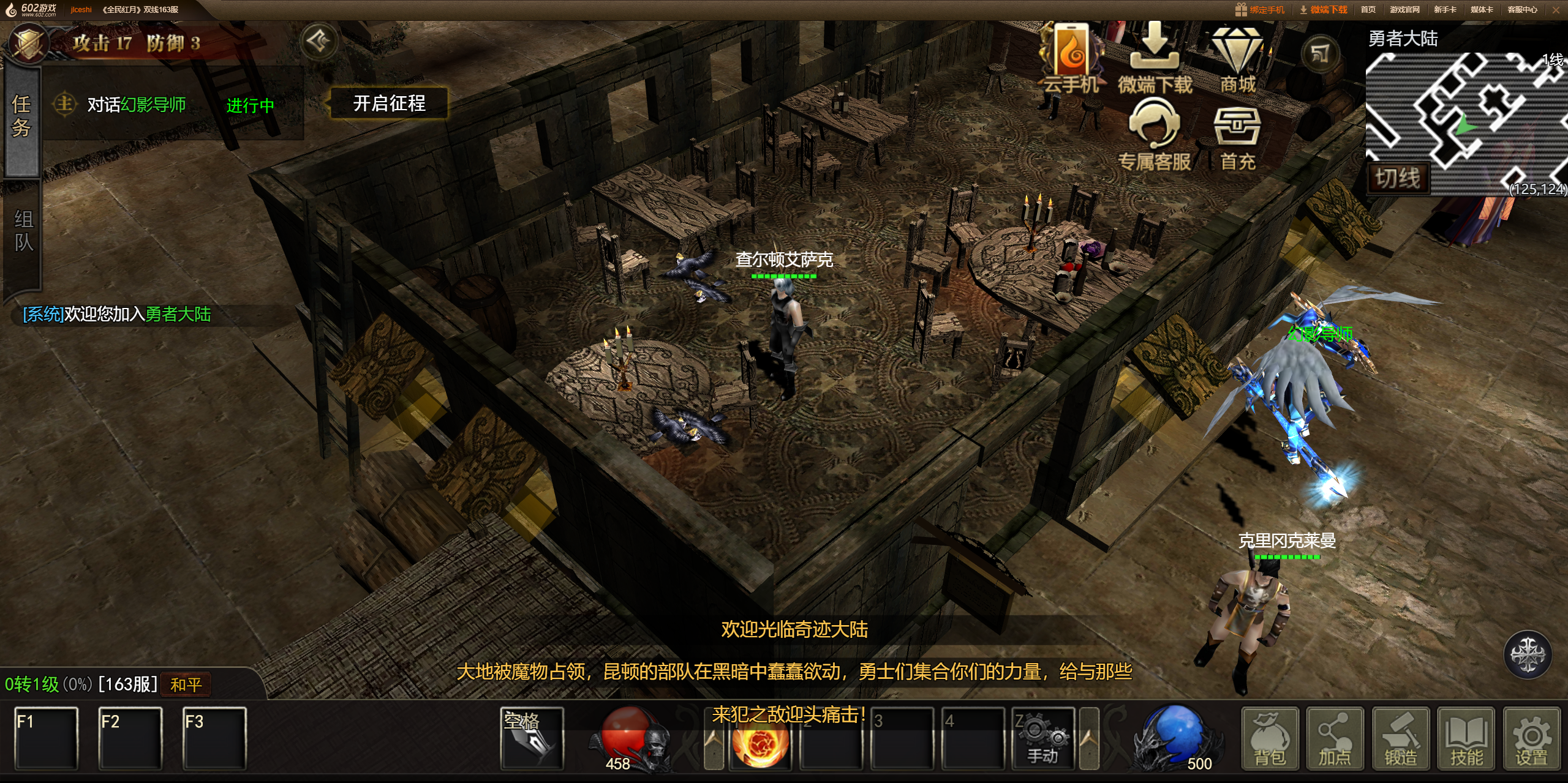The width and height of the screenshot is (1568, 783).
Task: Click the 开启征程 quest button
Action: pos(389,103)
